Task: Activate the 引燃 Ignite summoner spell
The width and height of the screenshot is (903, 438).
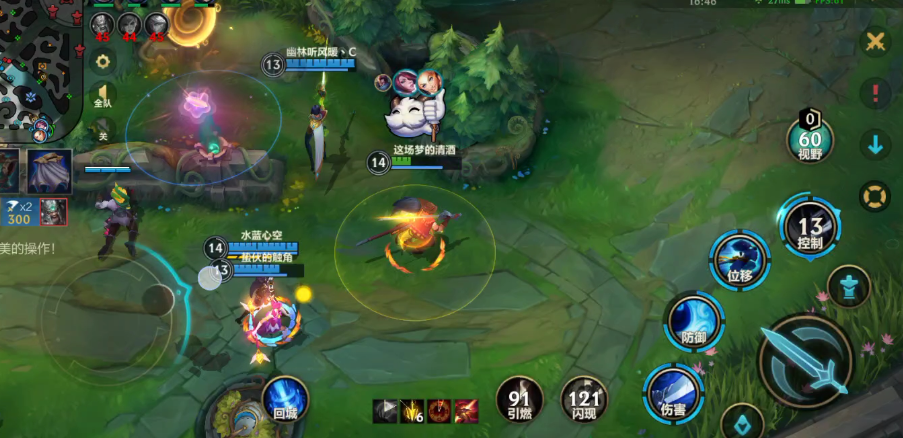Action: (x=520, y=399)
